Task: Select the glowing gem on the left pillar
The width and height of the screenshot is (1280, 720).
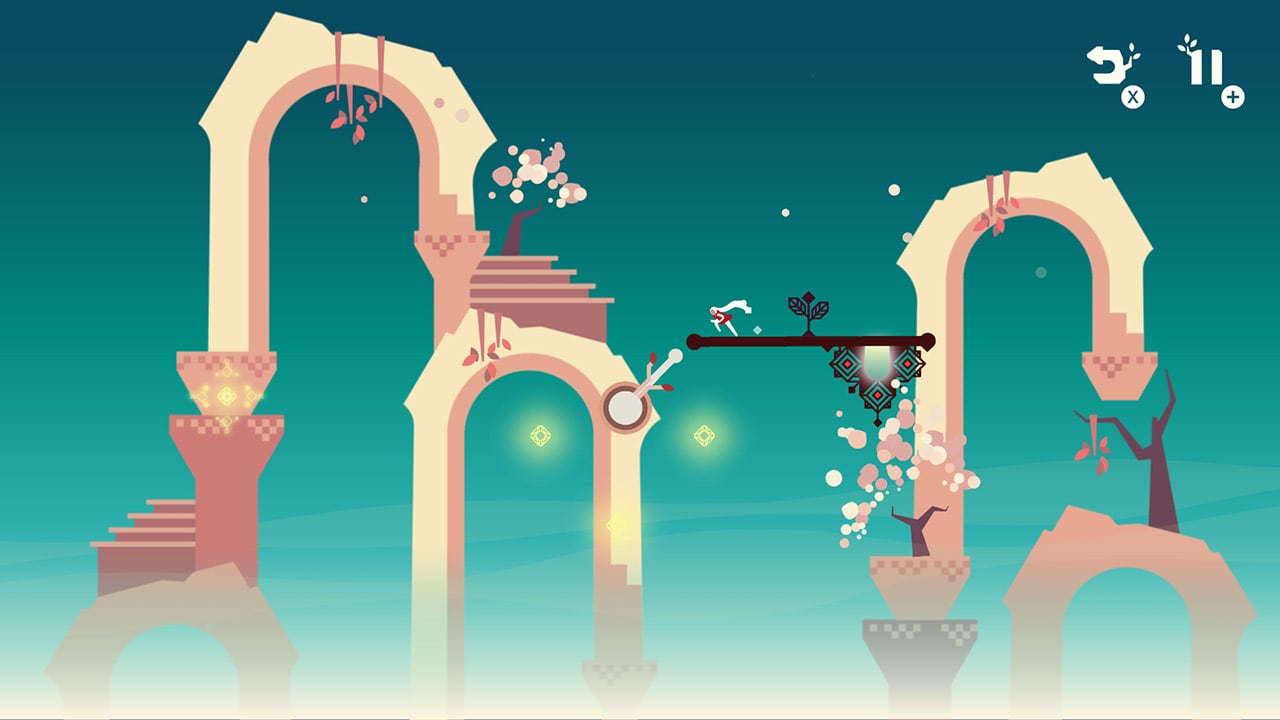Action: (x=227, y=396)
